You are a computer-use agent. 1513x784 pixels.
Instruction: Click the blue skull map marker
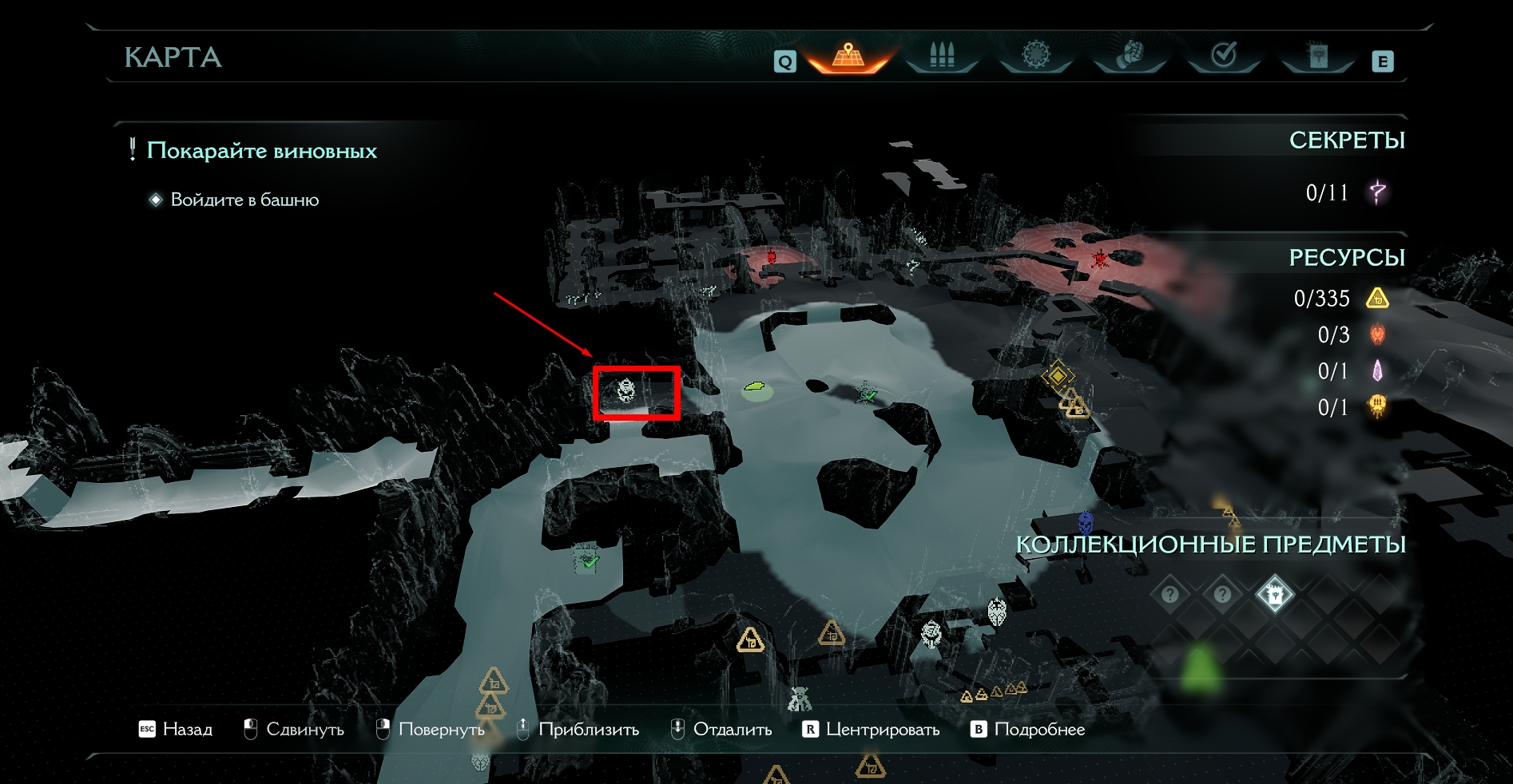pyautogui.click(x=1086, y=523)
